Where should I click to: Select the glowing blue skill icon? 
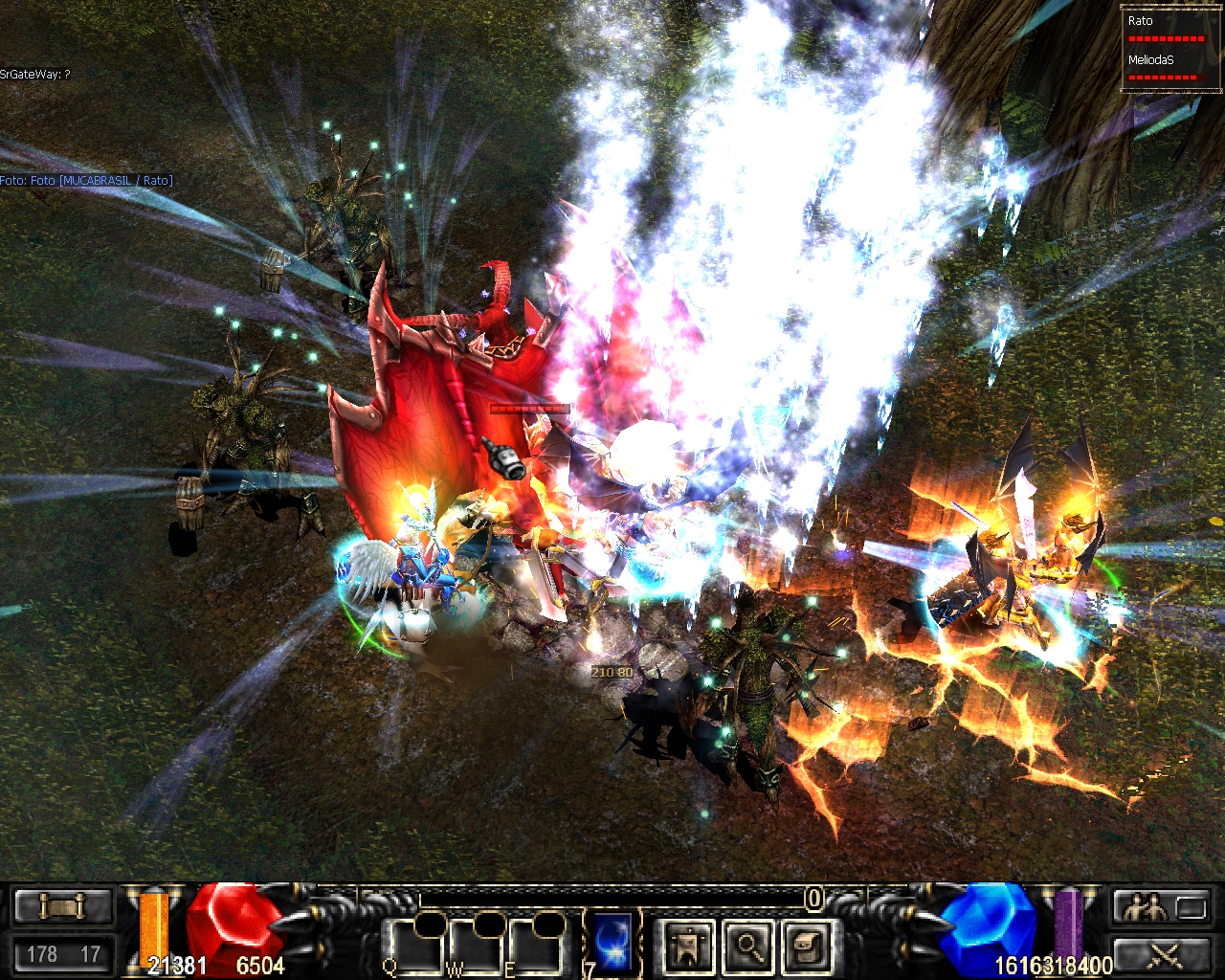tap(613, 942)
